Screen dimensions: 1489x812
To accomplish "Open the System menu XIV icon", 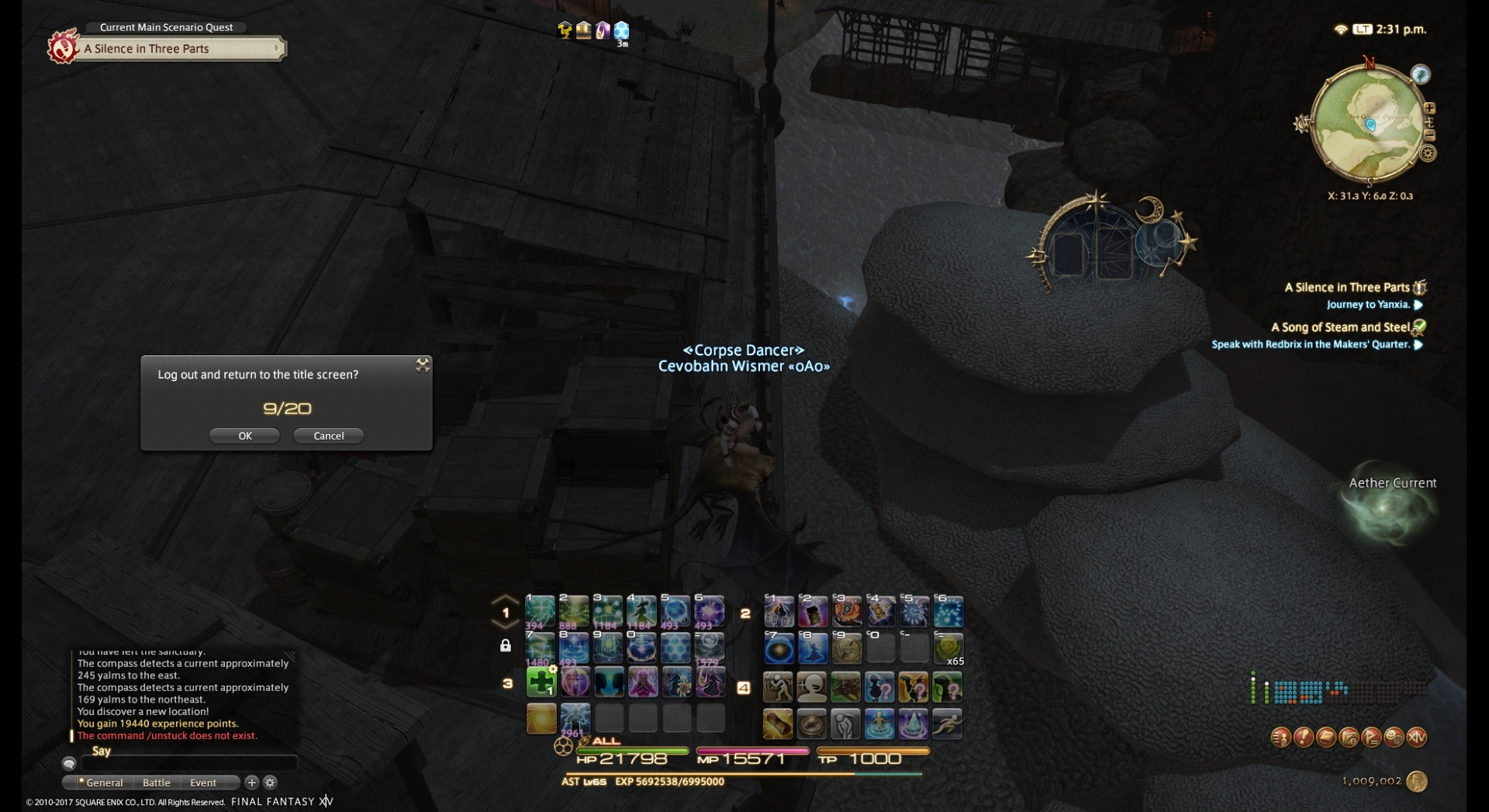I will pyautogui.click(x=1417, y=738).
